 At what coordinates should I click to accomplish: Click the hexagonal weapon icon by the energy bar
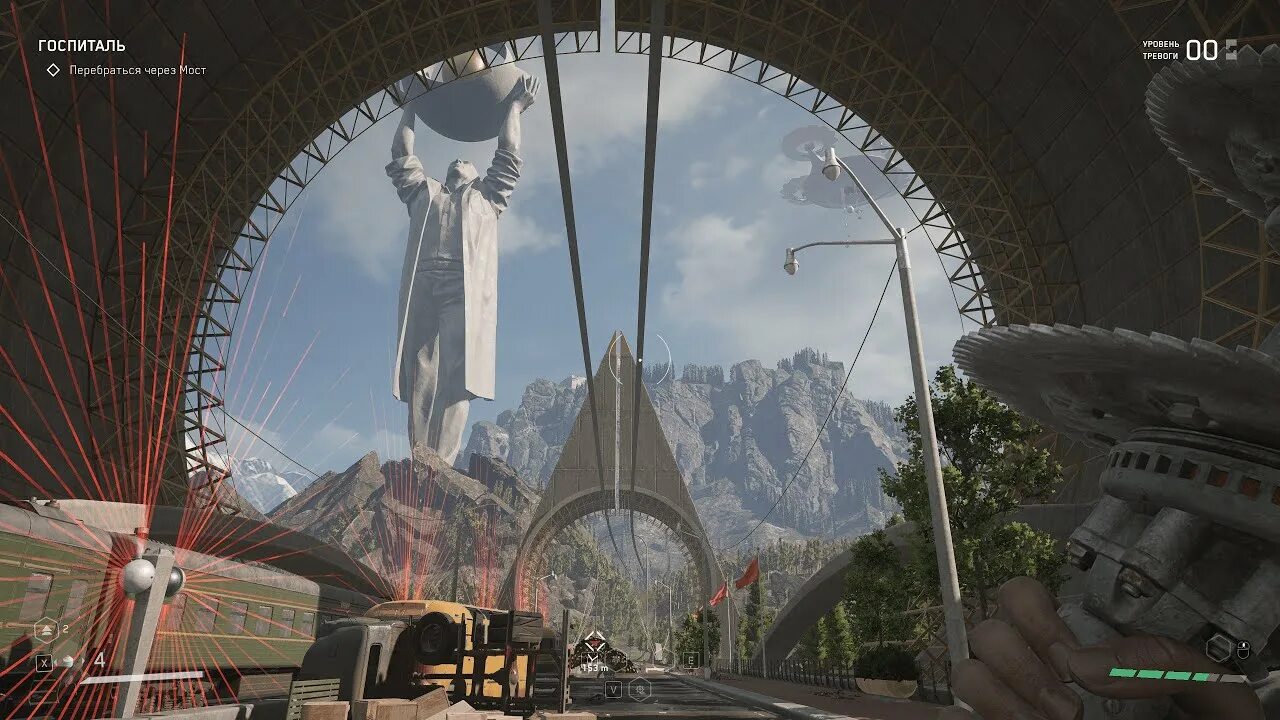pyautogui.click(x=1217, y=648)
